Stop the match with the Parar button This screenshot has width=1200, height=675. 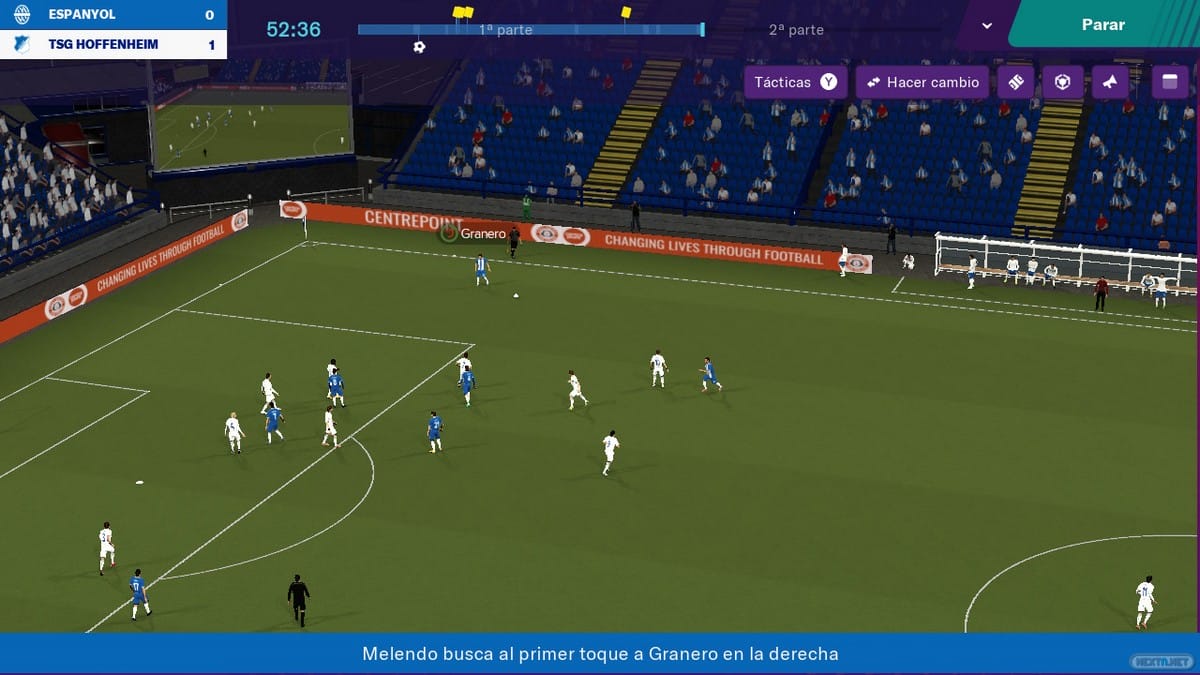pyautogui.click(x=1103, y=24)
